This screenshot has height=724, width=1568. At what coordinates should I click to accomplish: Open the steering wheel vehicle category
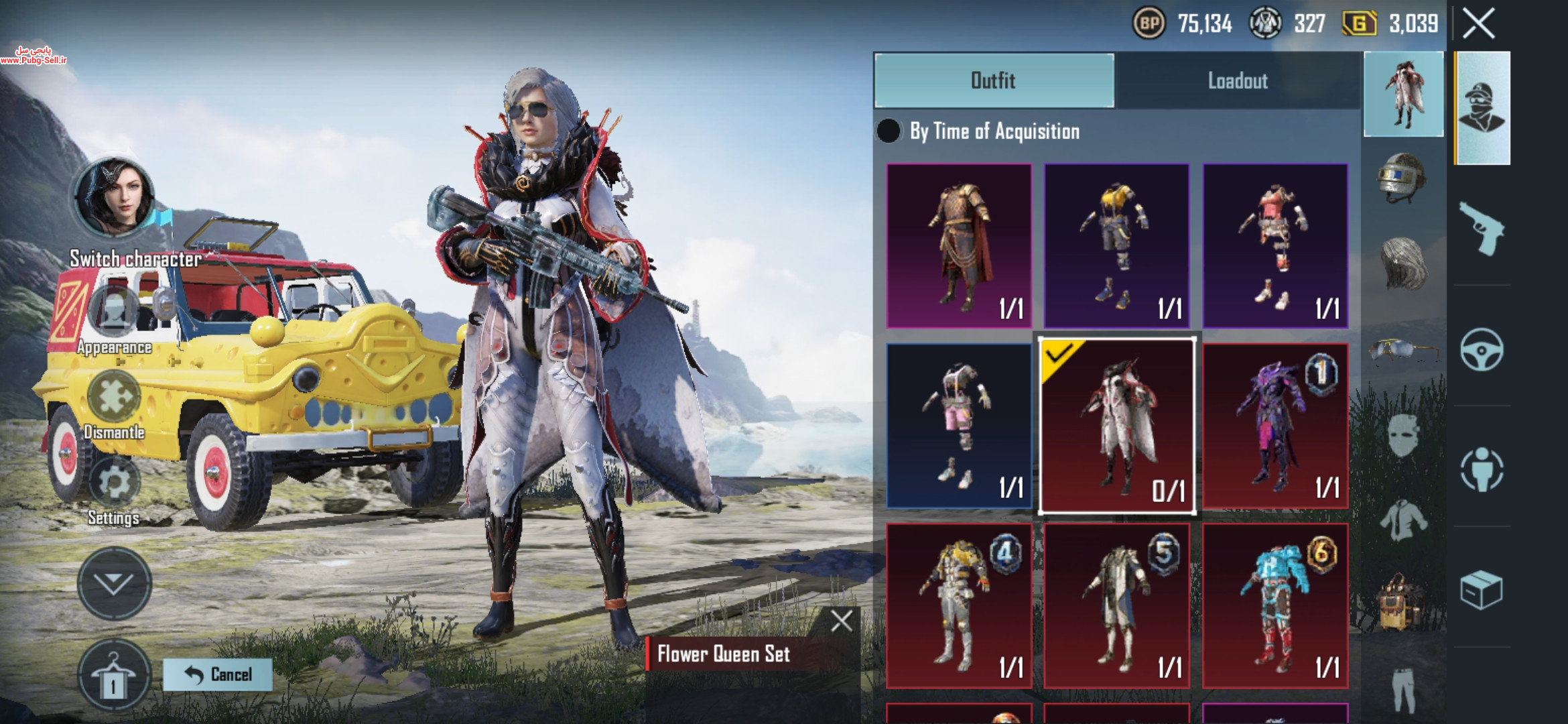(x=1482, y=349)
